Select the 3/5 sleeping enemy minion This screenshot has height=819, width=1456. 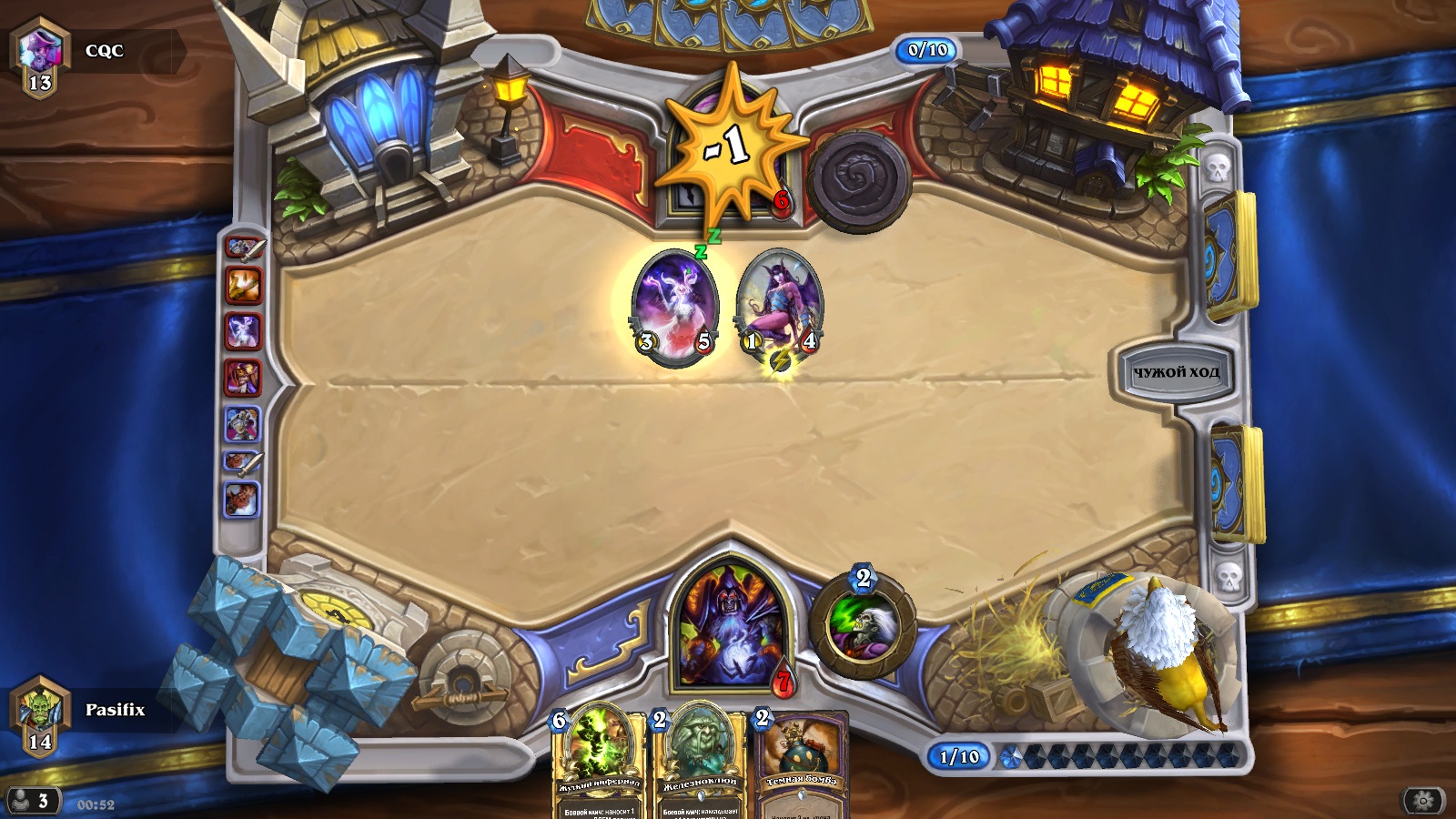[674, 308]
